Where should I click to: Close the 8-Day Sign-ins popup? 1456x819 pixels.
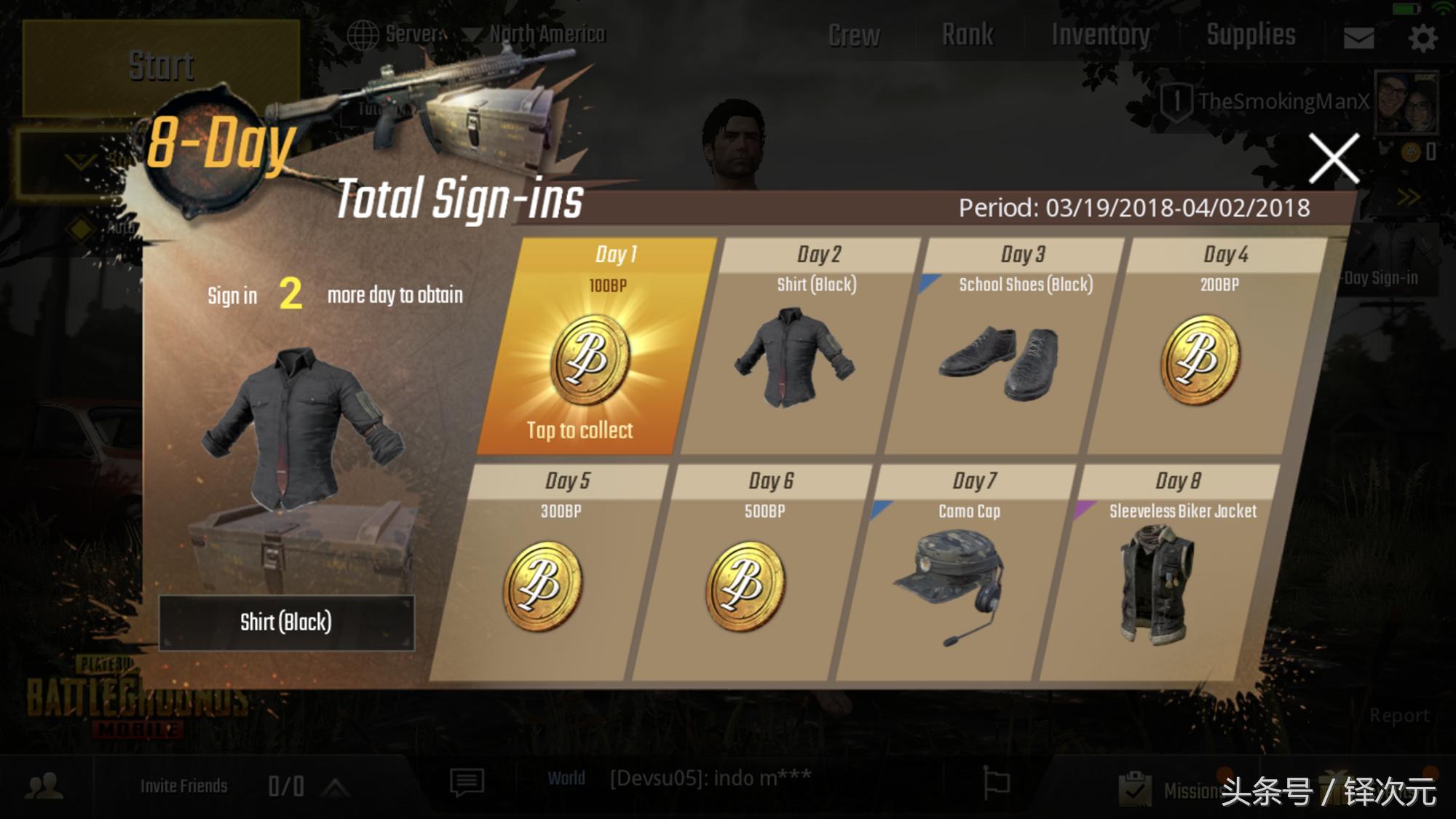[x=1334, y=158]
